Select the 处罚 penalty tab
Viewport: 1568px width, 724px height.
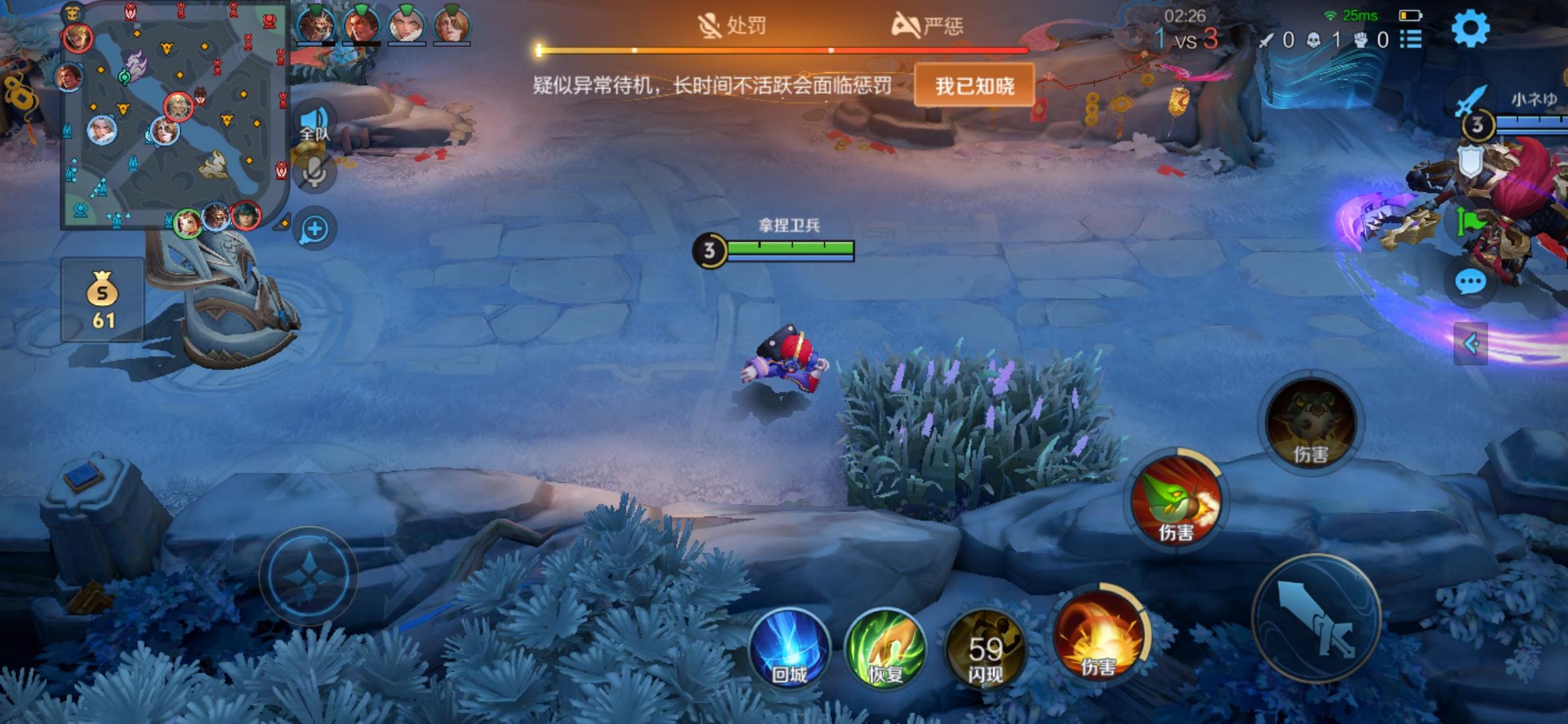730,25
